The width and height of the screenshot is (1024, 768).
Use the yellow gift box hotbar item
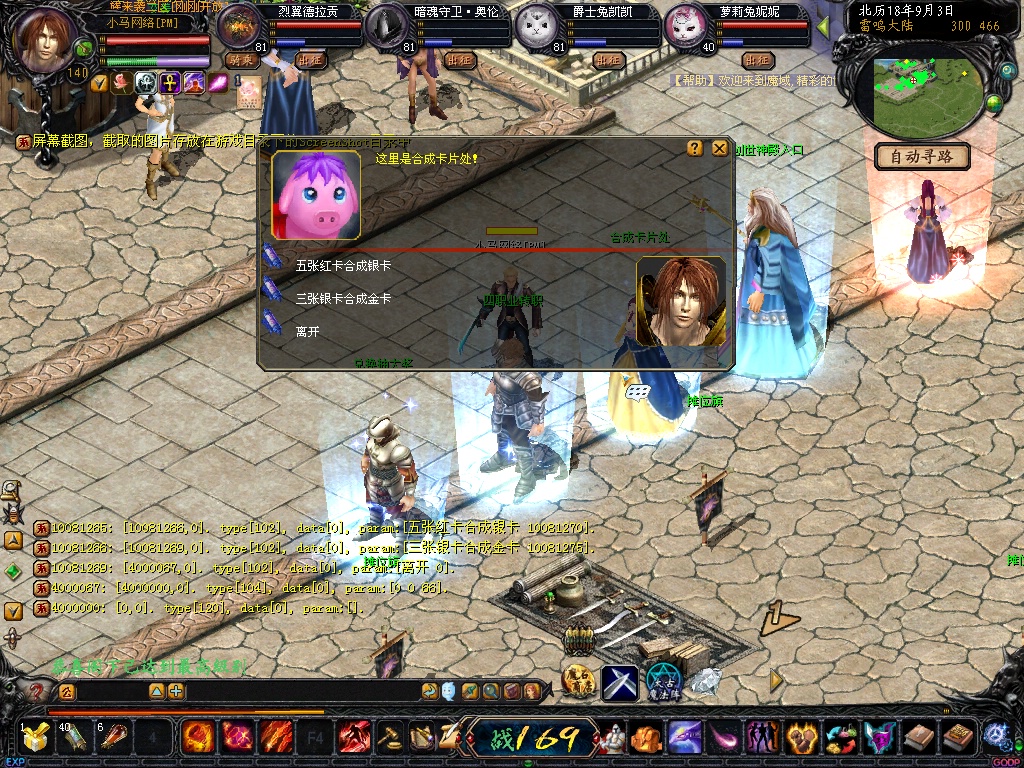tap(36, 739)
